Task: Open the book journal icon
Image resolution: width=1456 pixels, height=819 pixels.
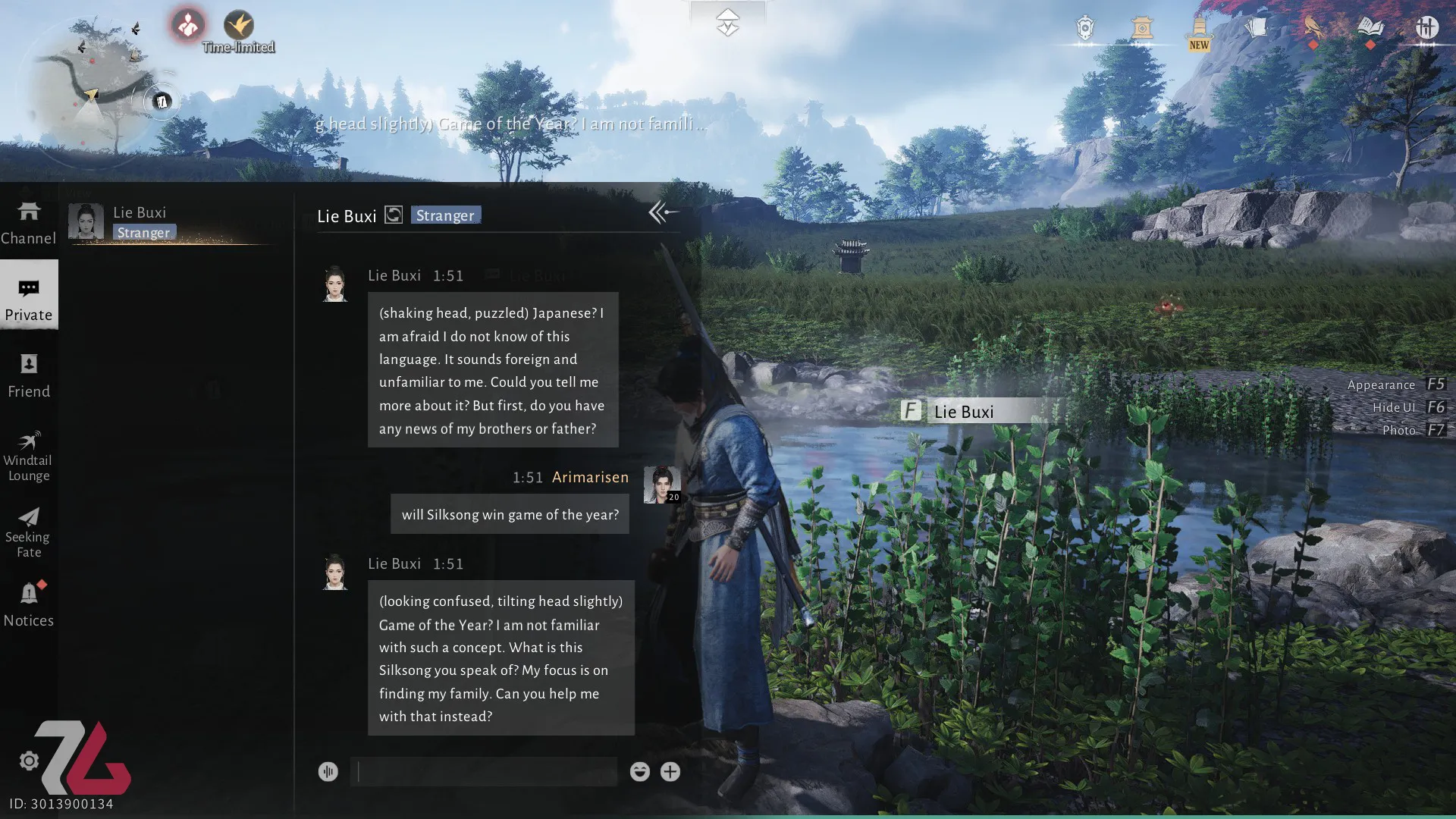Action: [1370, 29]
